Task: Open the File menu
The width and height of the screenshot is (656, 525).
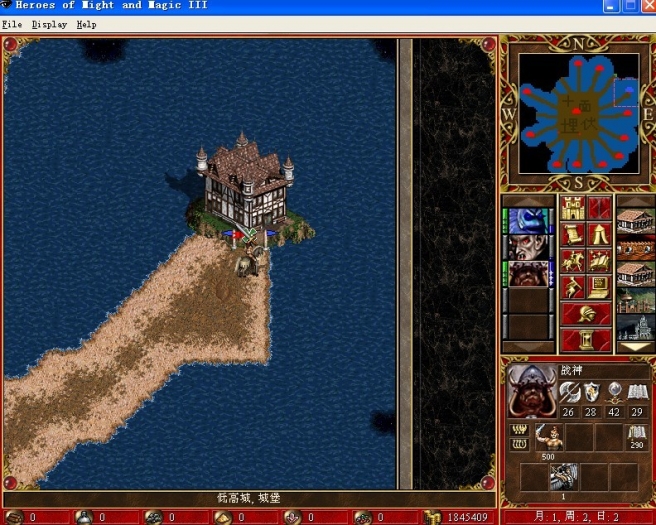Action: pos(12,24)
